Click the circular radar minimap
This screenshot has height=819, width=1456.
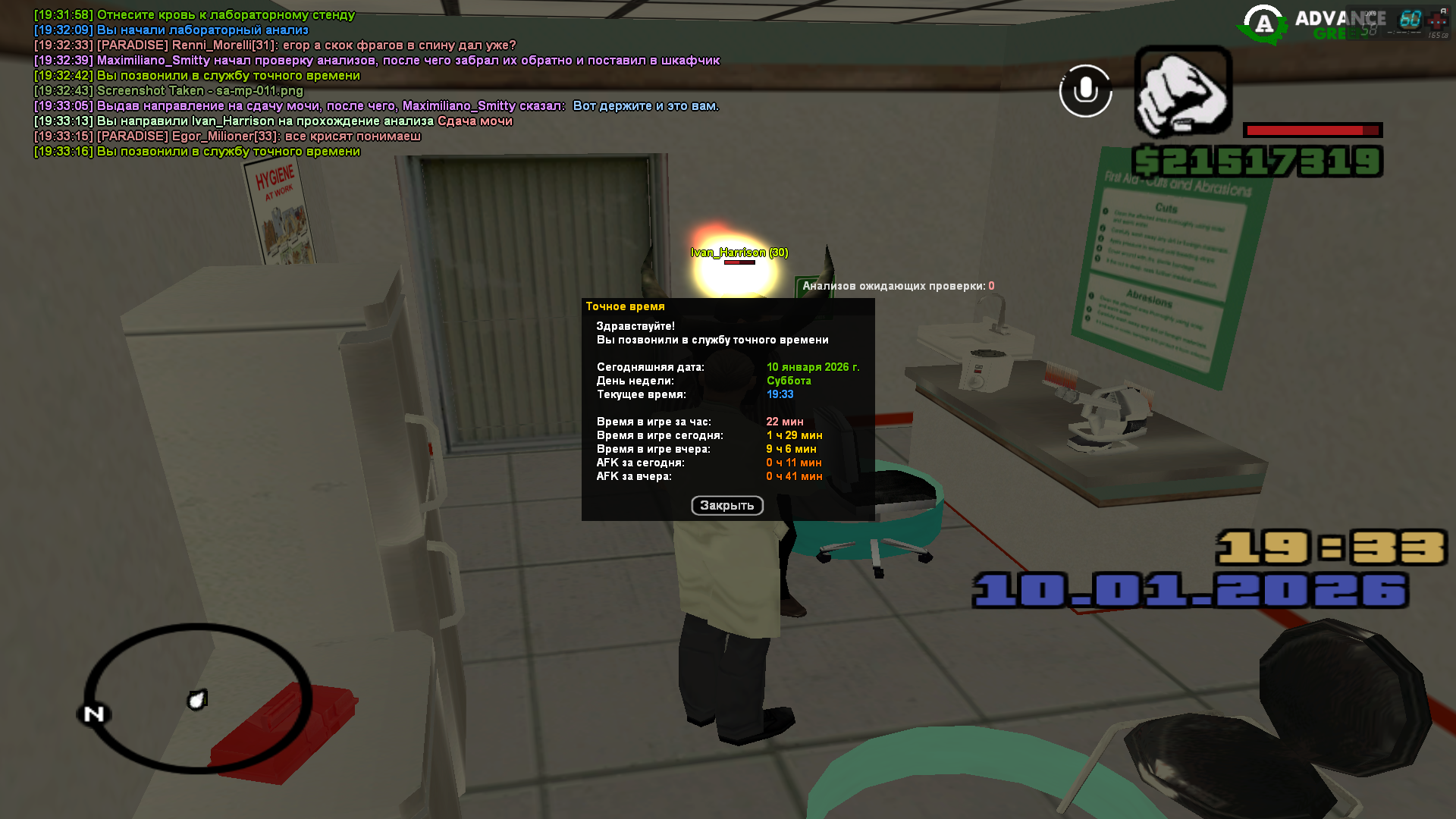click(x=197, y=698)
